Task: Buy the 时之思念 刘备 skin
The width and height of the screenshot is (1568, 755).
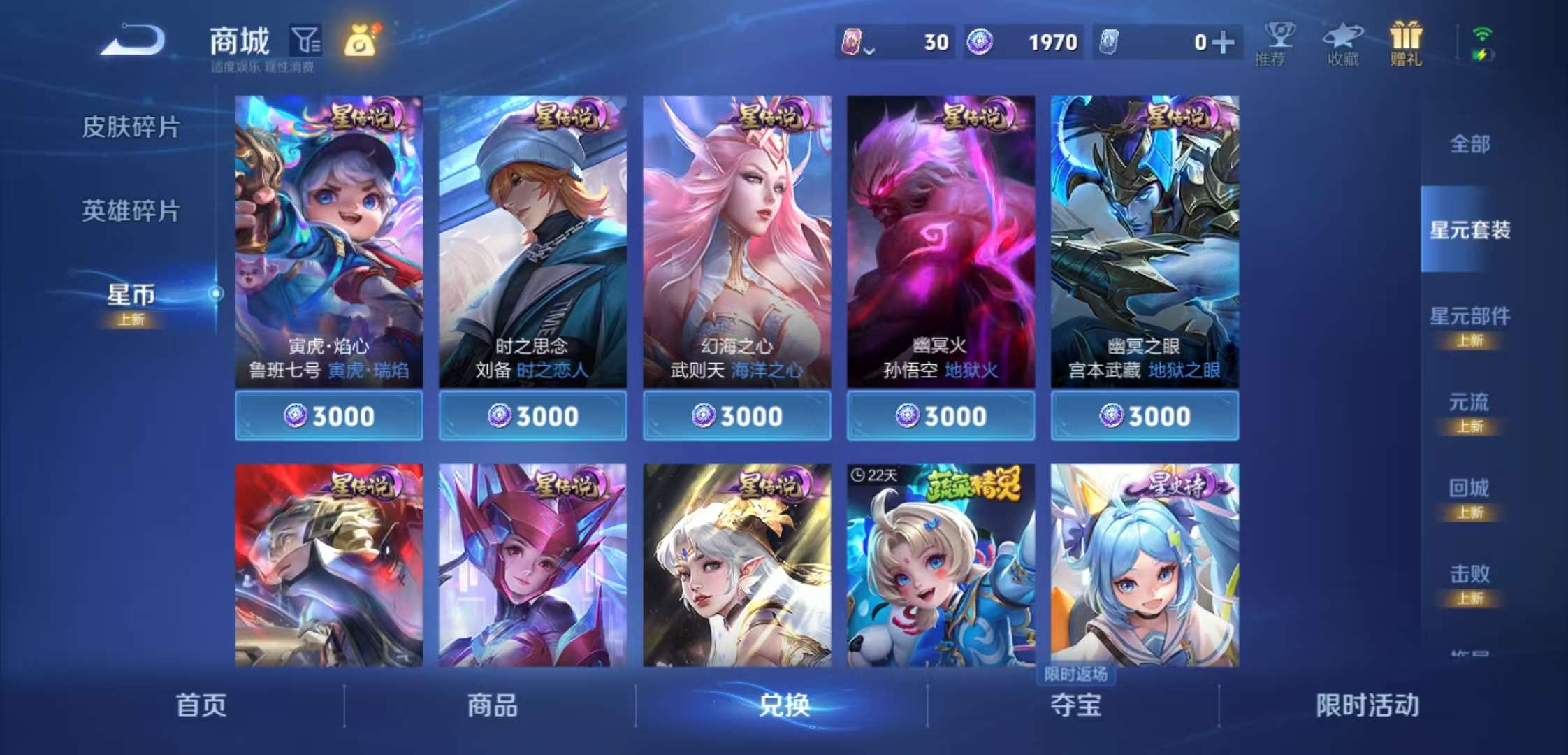Action: pyautogui.click(x=532, y=415)
